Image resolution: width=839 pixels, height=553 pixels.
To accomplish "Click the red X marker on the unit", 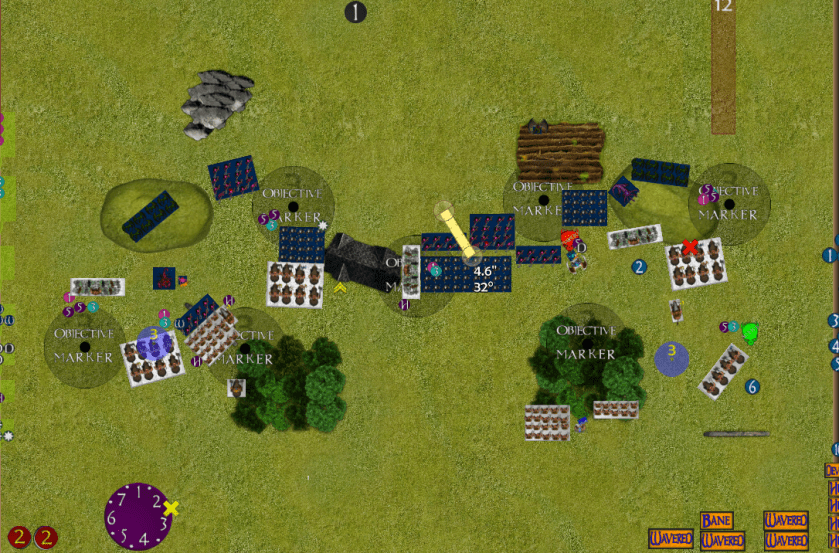I will coord(689,247).
